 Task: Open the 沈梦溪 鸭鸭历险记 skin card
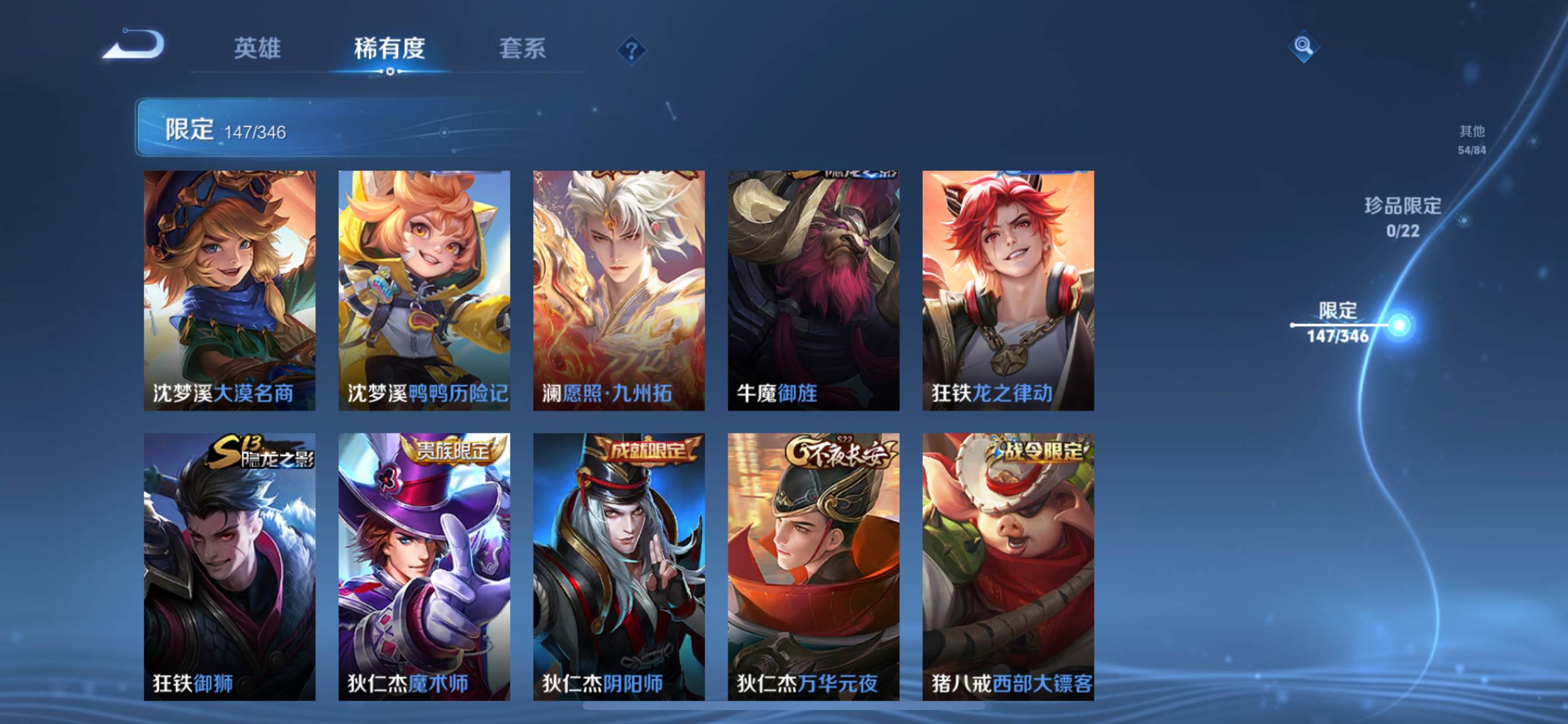tap(424, 290)
